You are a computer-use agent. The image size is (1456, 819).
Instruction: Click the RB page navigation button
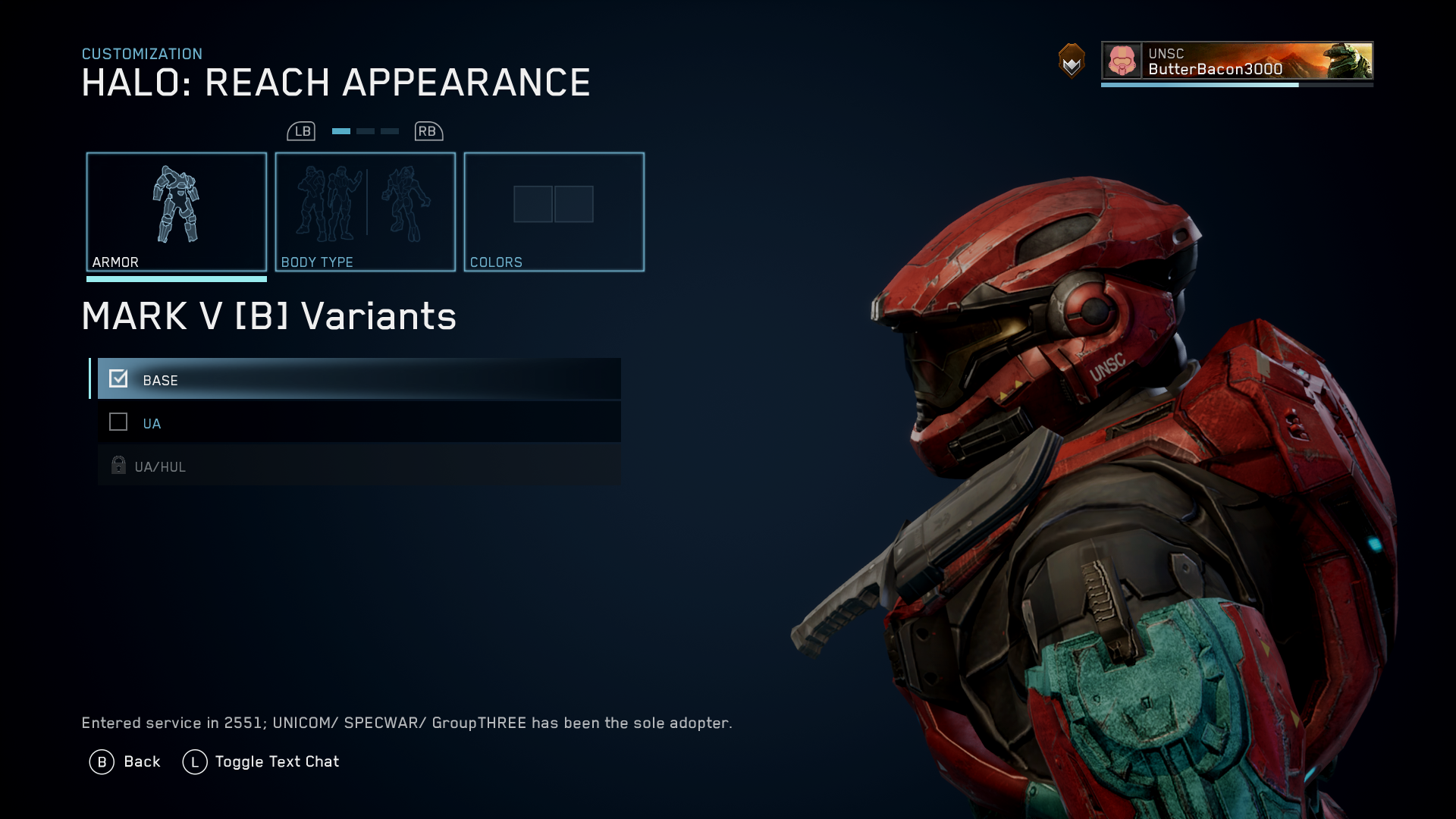point(427,130)
